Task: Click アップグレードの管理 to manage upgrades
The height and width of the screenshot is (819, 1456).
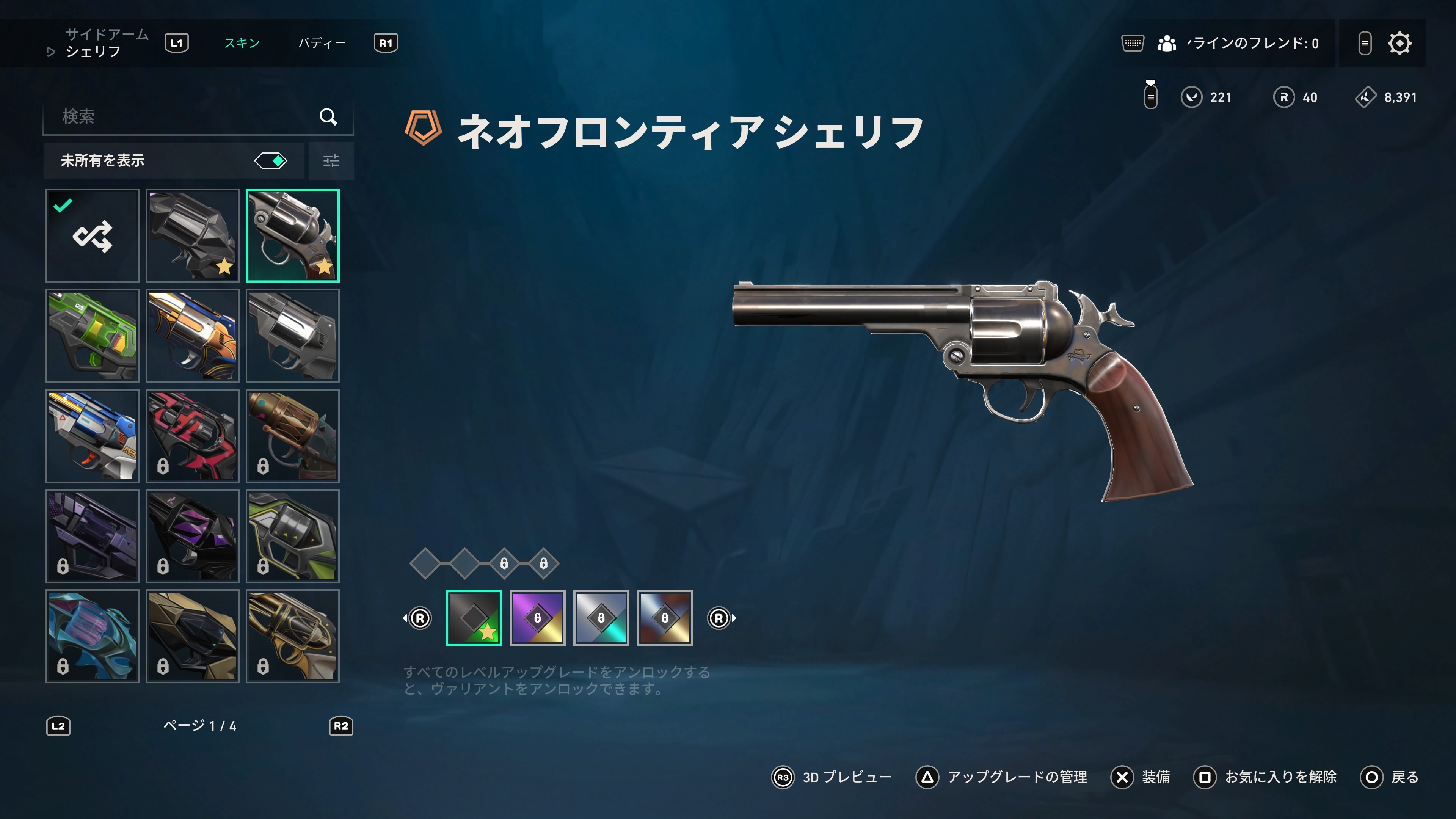Action: (1001, 778)
